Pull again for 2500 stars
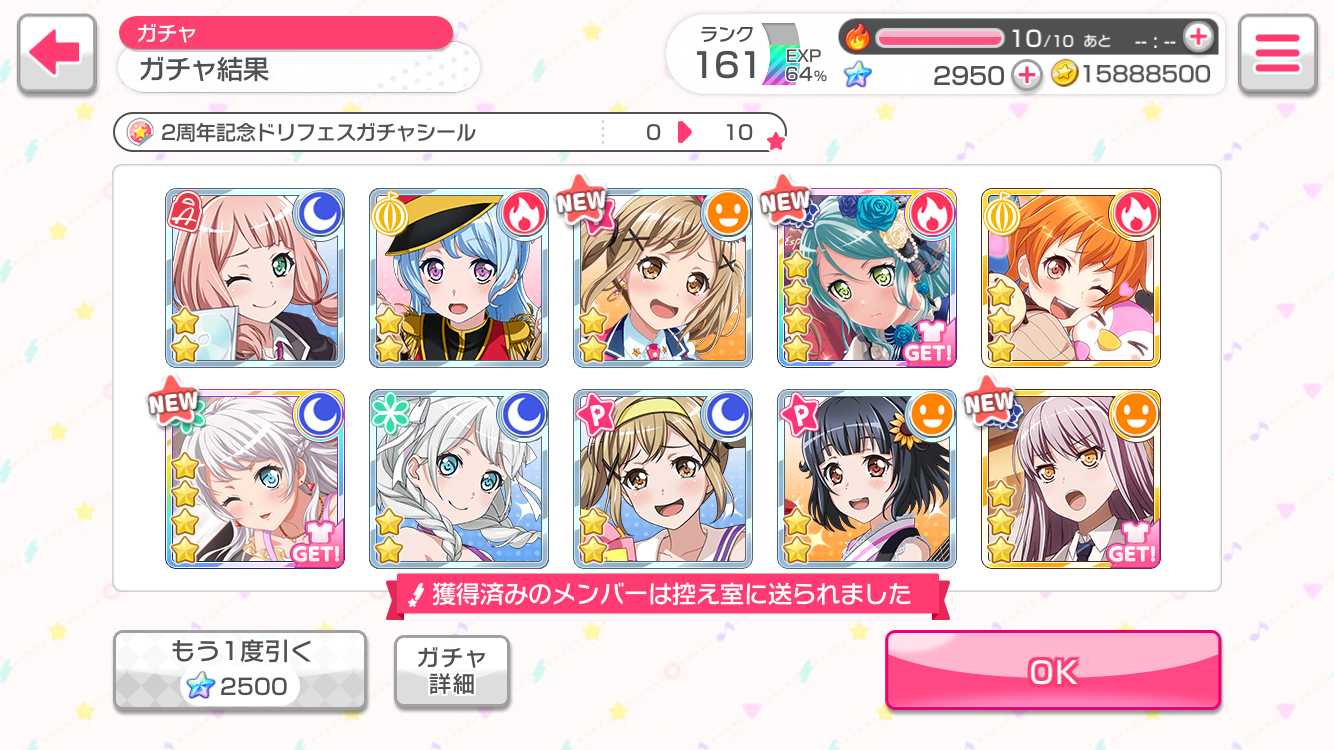The height and width of the screenshot is (750, 1334). tap(239, 670)
